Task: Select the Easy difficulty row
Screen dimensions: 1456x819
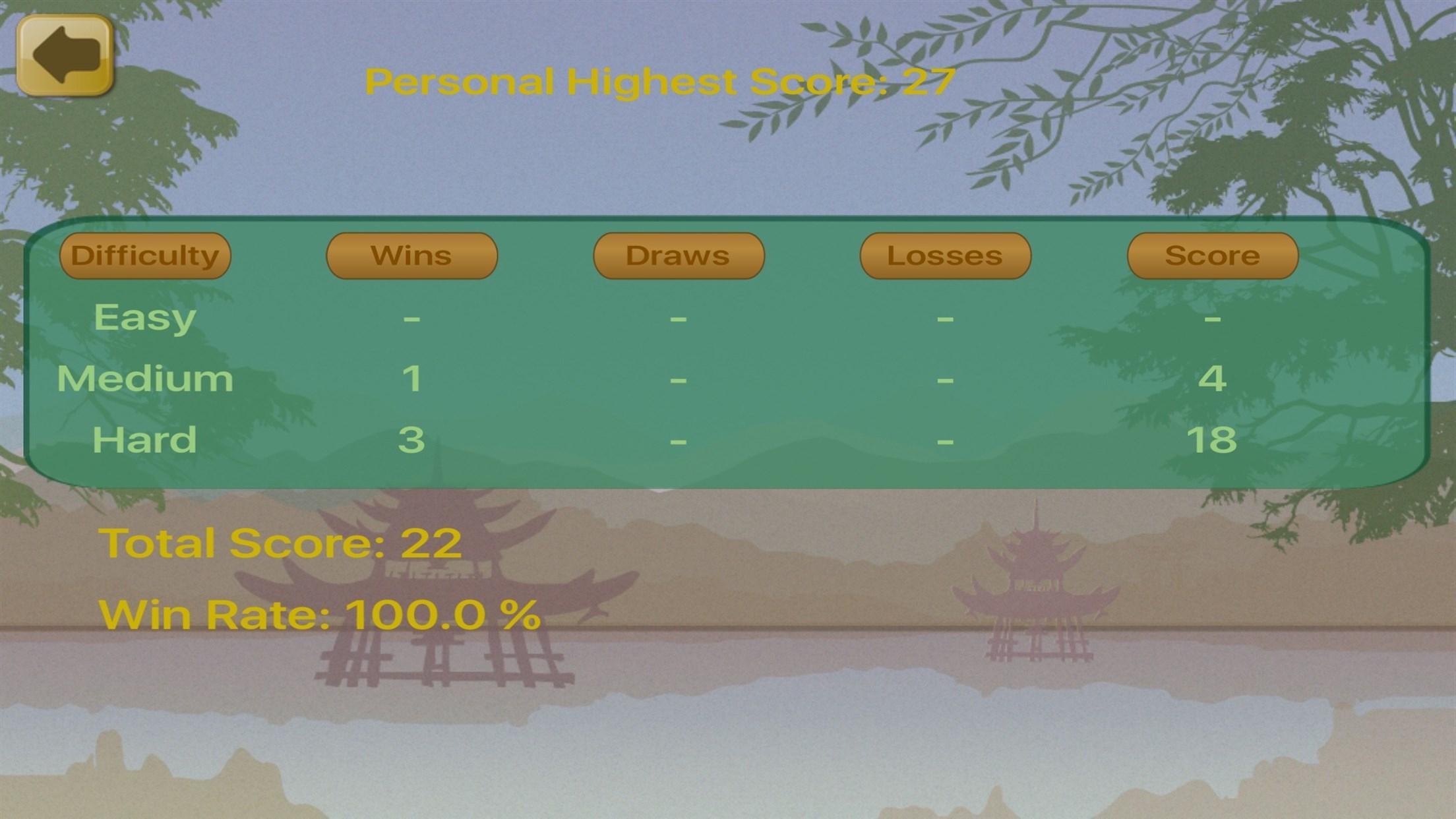Action: tap(144, 317)
